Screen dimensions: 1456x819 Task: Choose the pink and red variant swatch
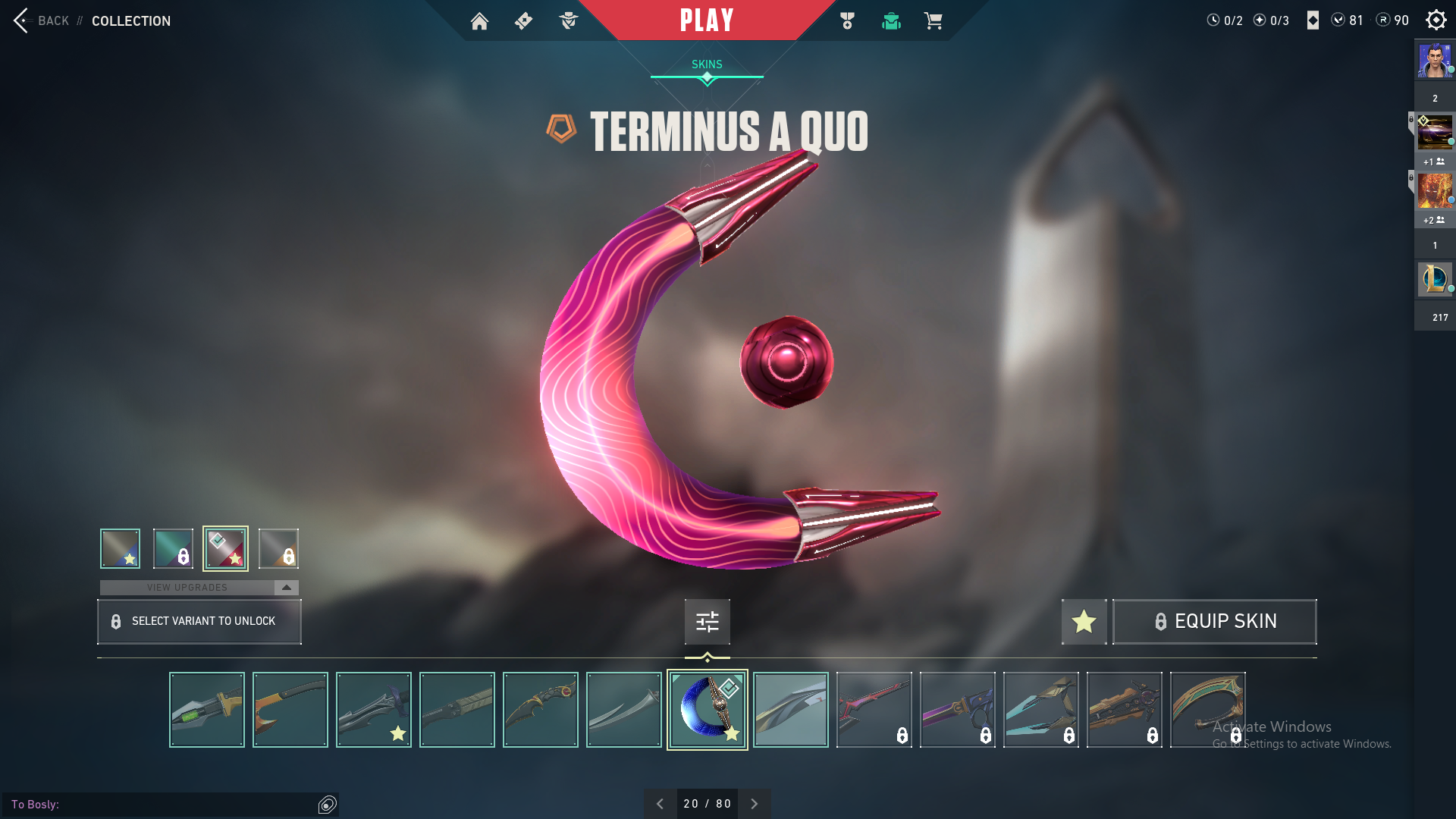tap(225, 548)
